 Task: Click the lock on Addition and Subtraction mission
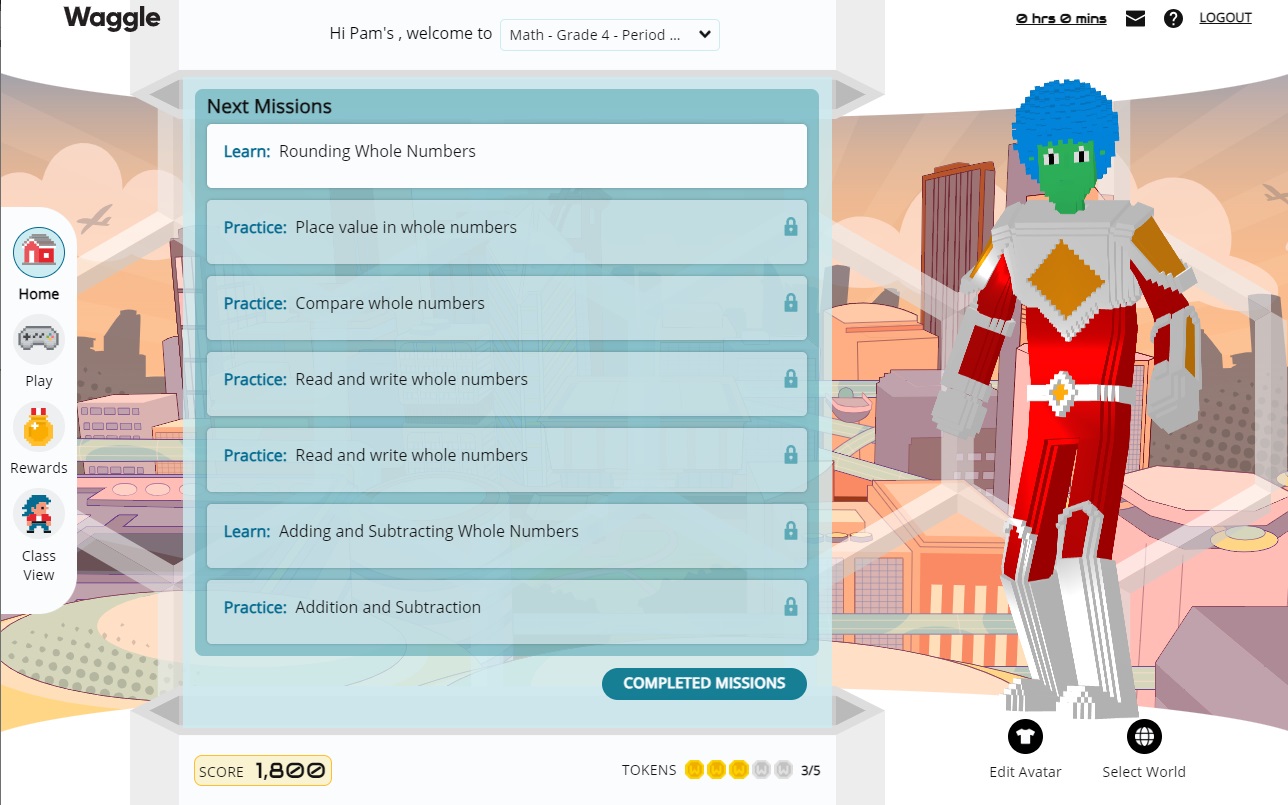[x=790, y=608]
